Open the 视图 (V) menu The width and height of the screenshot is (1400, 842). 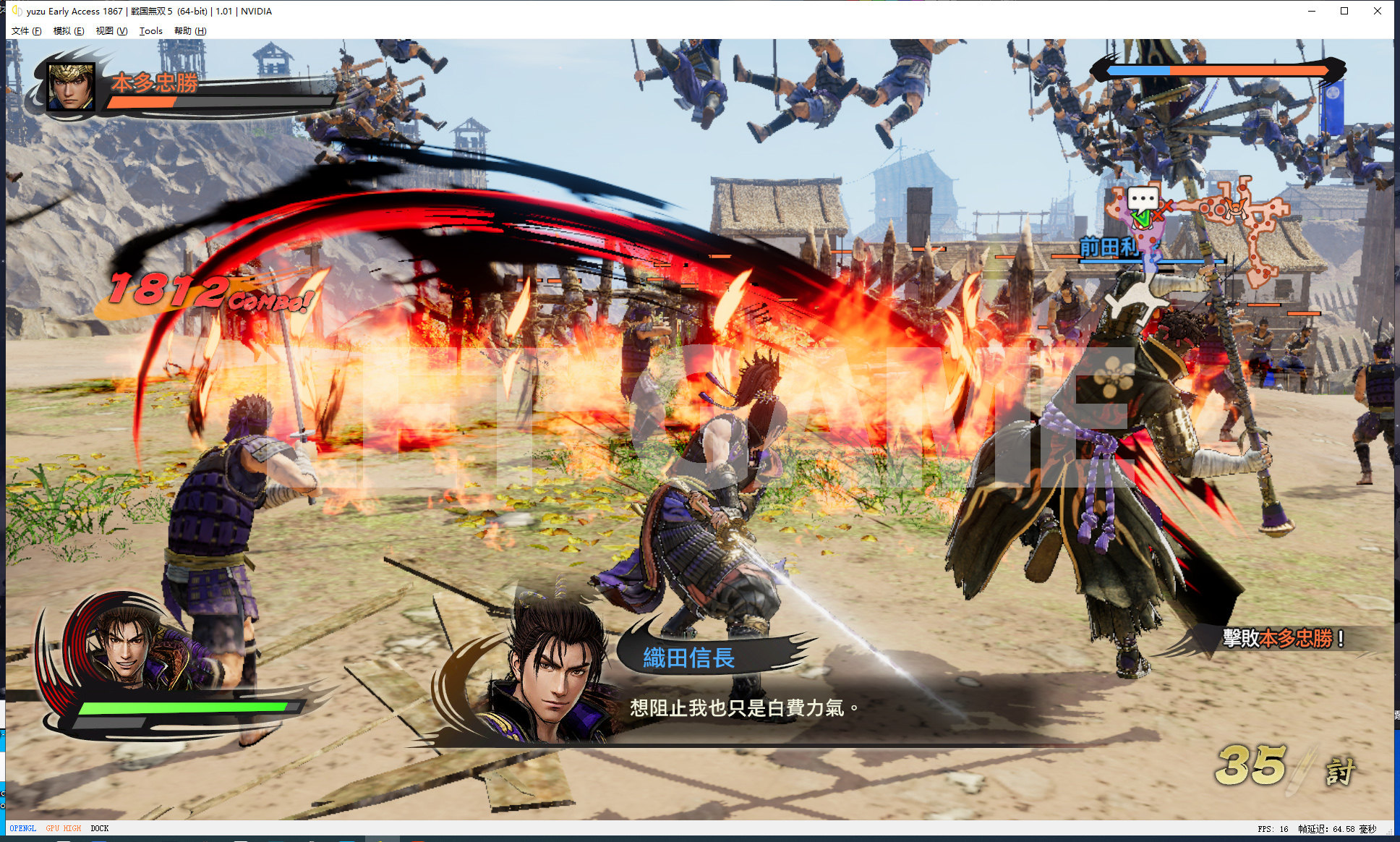(x=111, y=31)
